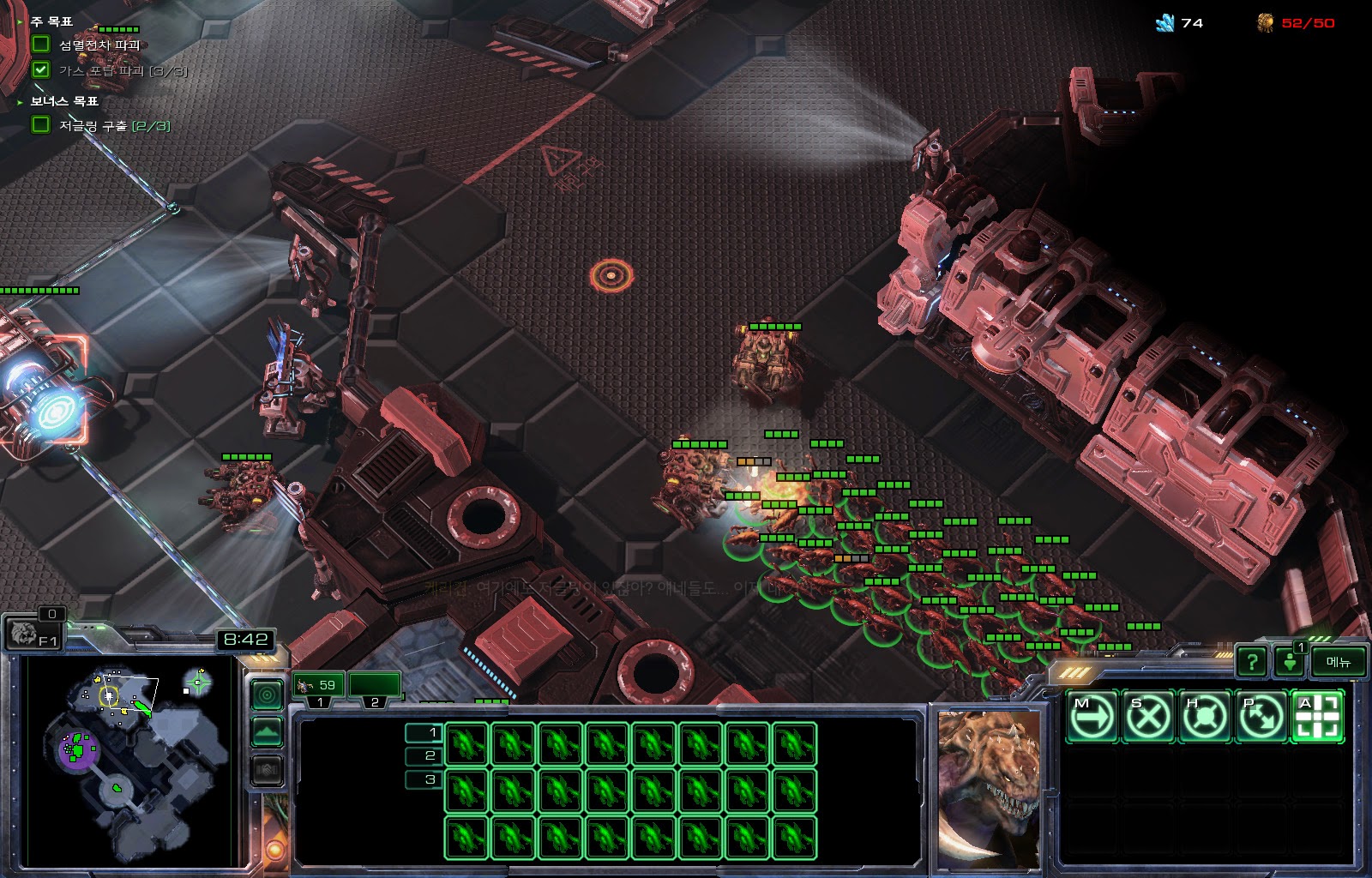This screenshot has width=1372, height=878.
Task: Switch to selection page 3
Action: click(x=424, y=779)
